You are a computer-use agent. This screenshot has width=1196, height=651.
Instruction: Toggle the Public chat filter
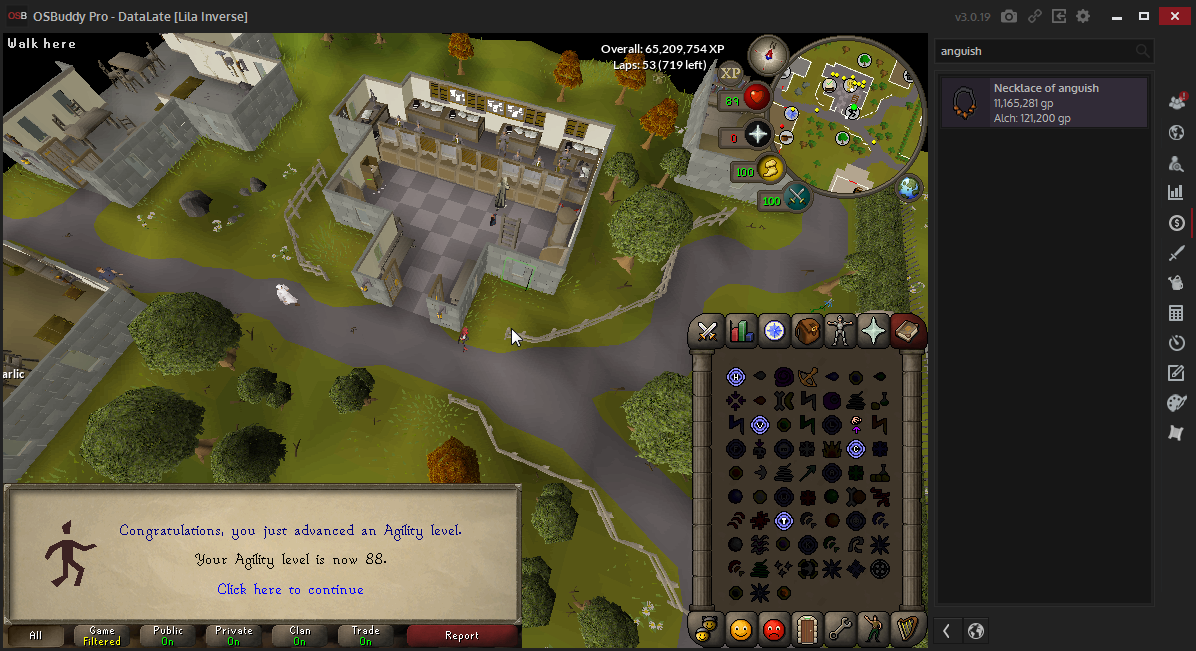(168, 636)
